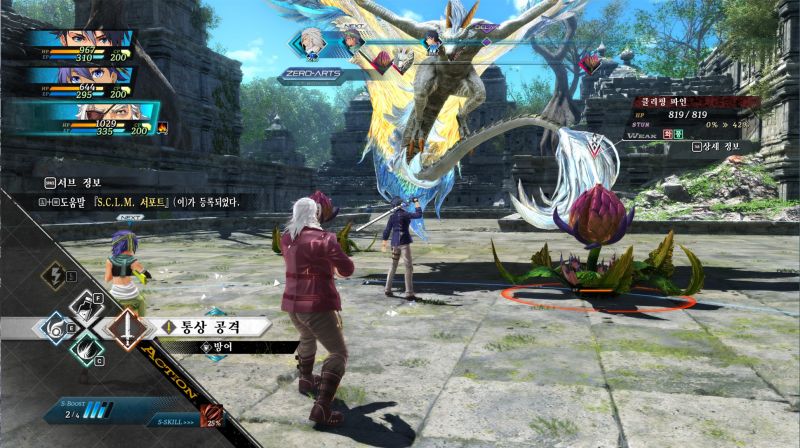Click the NEXT turn portrait in timeline
This screenshot has height=448, width=800.
point(352,41)
